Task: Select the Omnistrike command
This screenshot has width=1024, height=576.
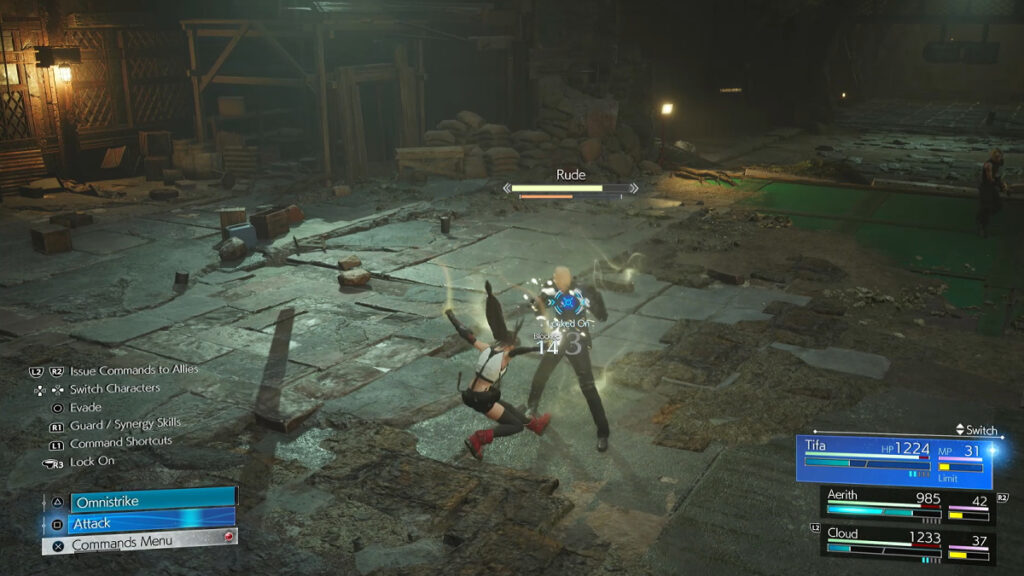Action: [140, 500]
